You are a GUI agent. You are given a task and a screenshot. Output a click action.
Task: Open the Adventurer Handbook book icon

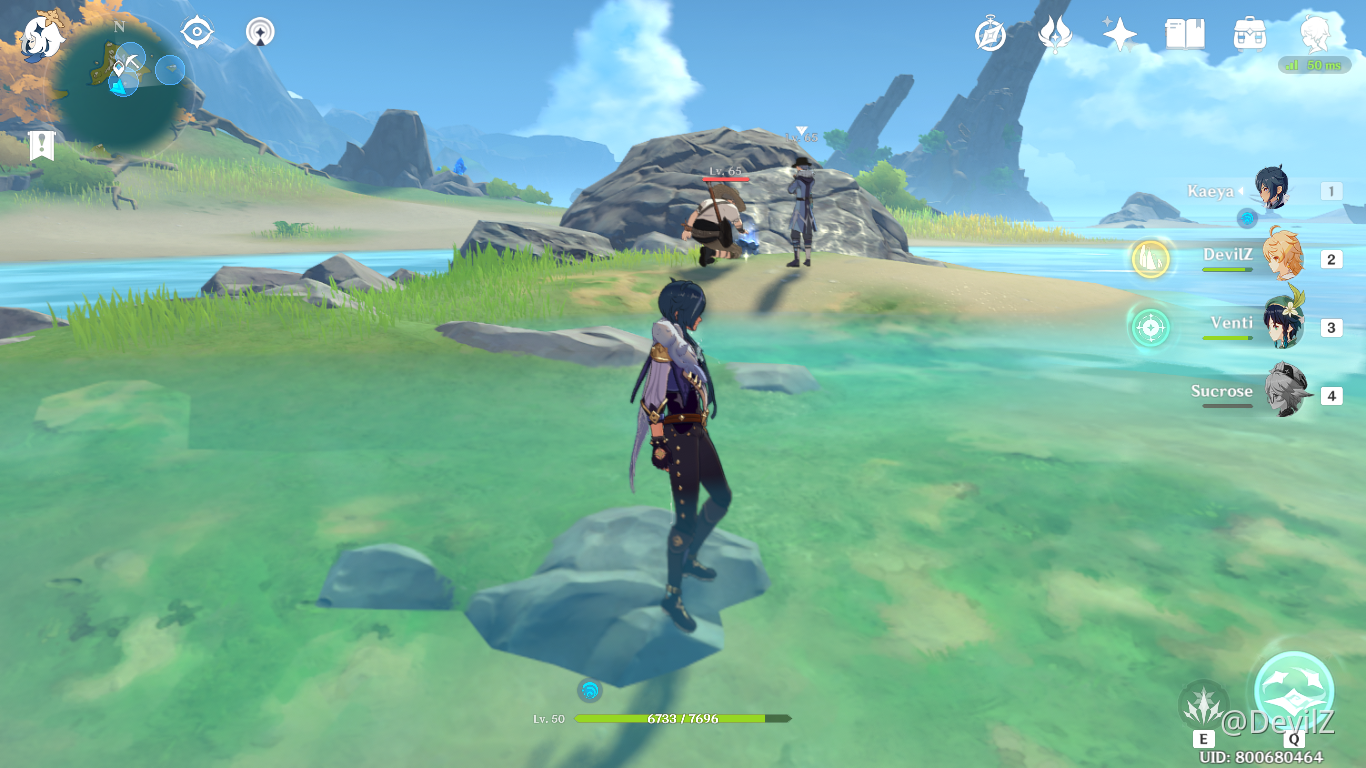click(1185, 34)
